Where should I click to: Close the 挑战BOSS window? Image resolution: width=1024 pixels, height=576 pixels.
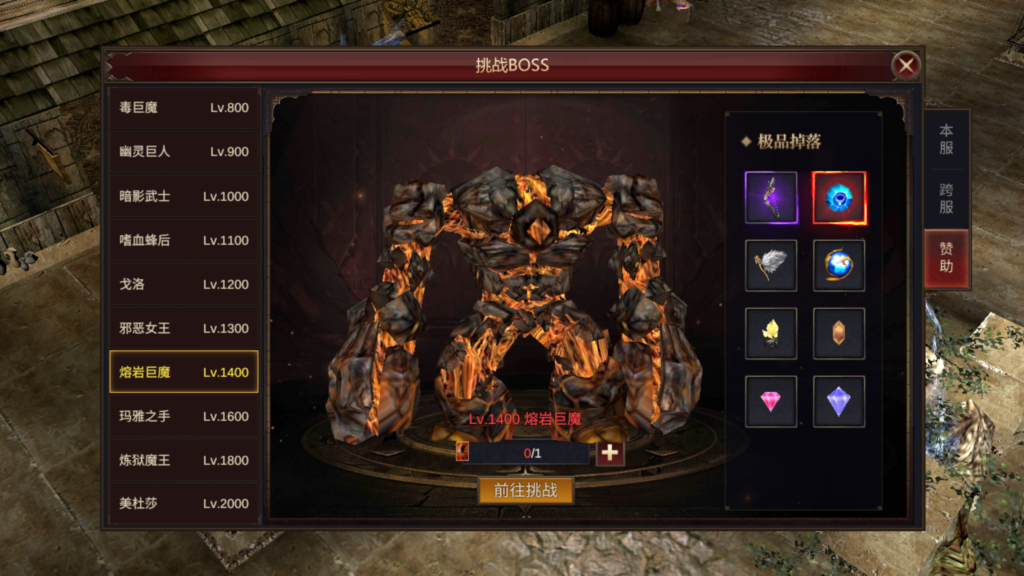click(x=906, y=66)
